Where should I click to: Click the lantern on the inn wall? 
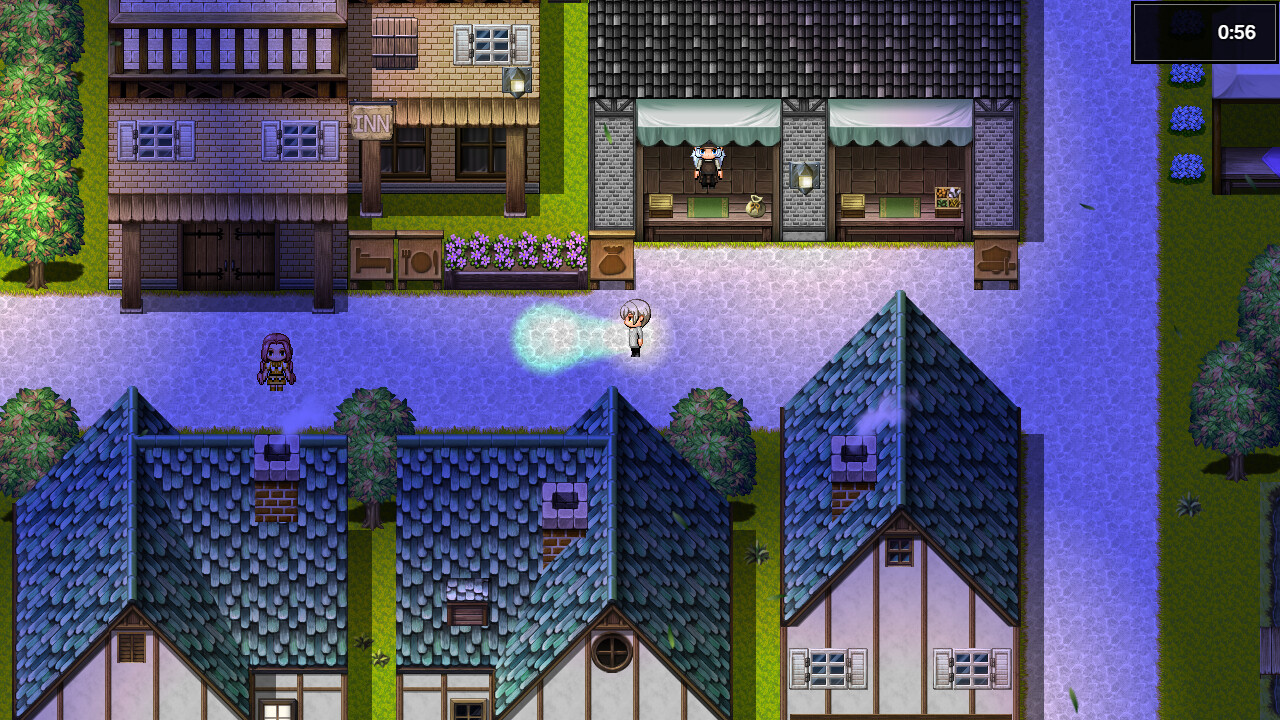[x=519, y=80]
